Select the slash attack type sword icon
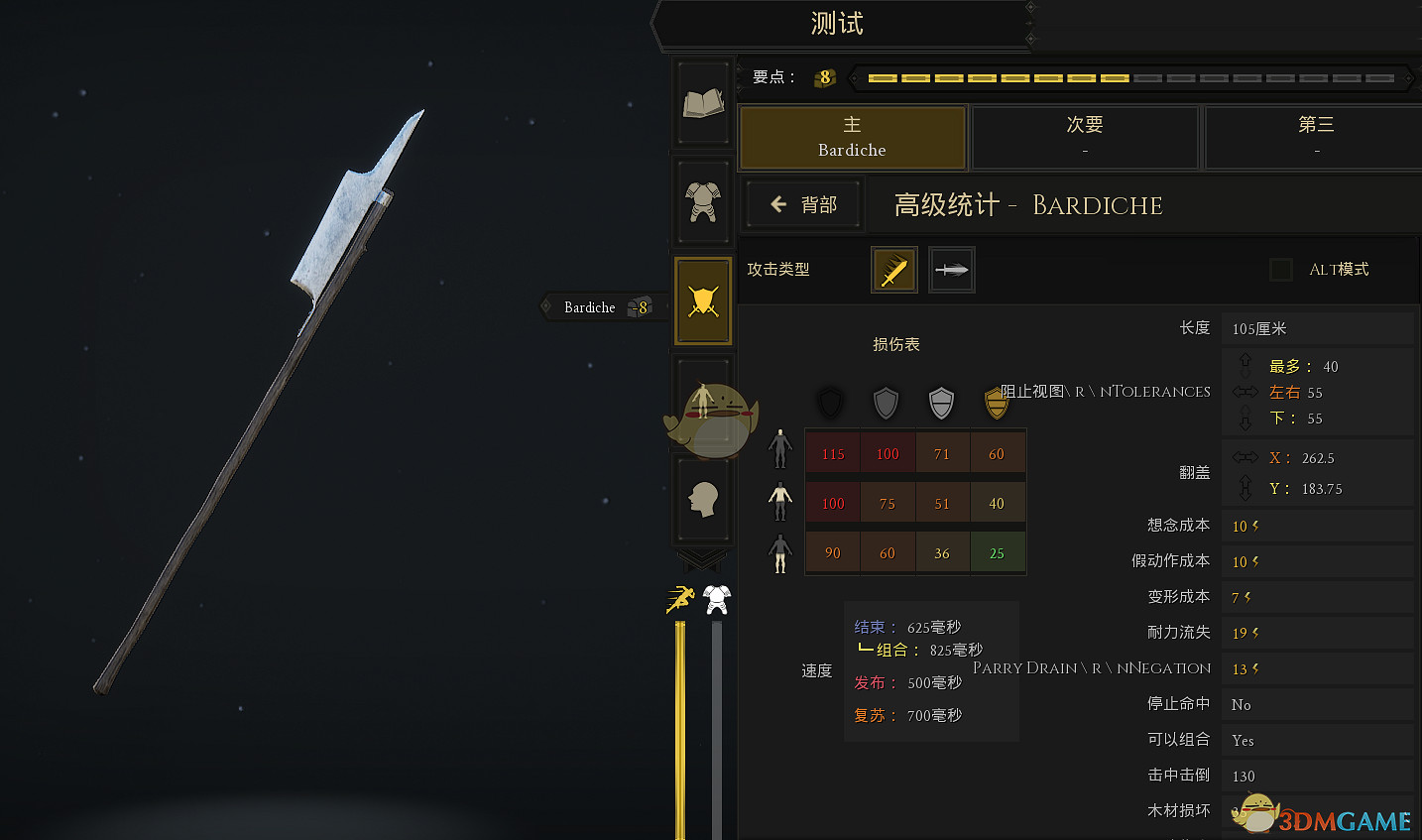 [893, 269]
